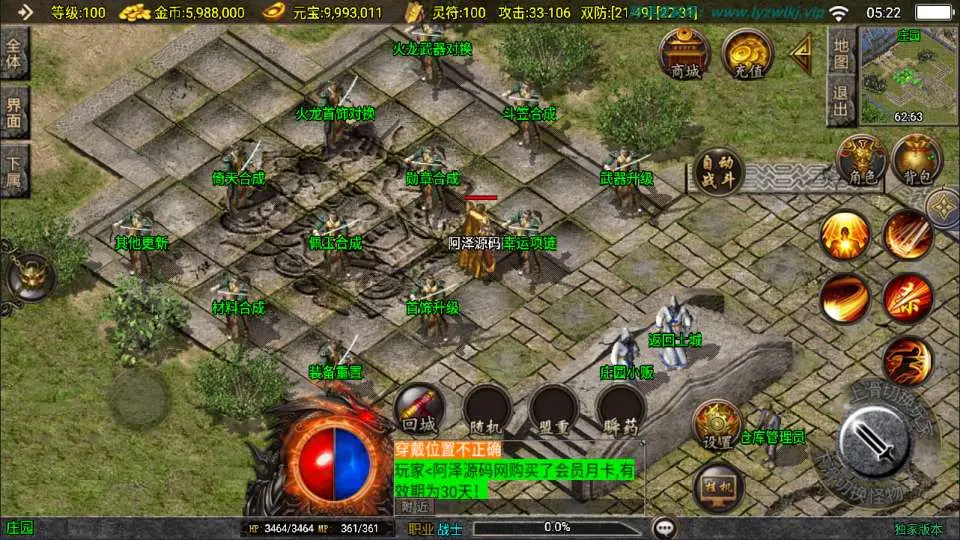Open the chat bubble icon
Screen dimensions: 960x540
tap(663, 527)
